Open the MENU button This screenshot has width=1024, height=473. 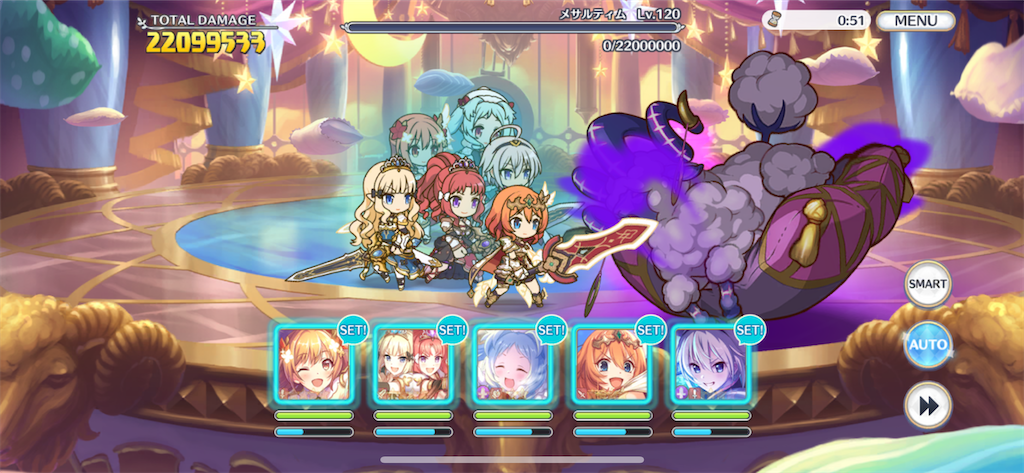(914, 21)
